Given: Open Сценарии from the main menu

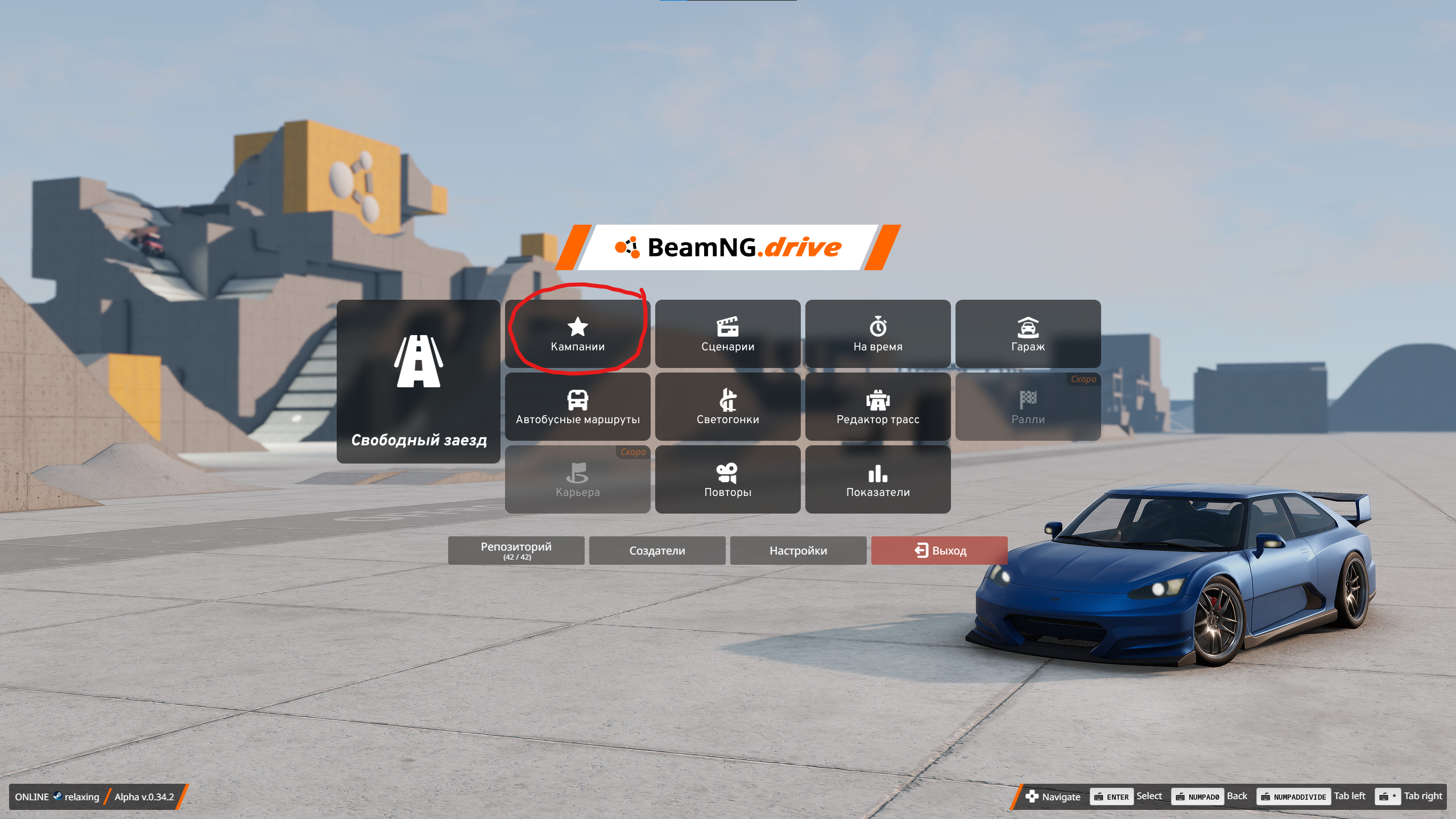Looking at the screenshot, I should 727,334.
